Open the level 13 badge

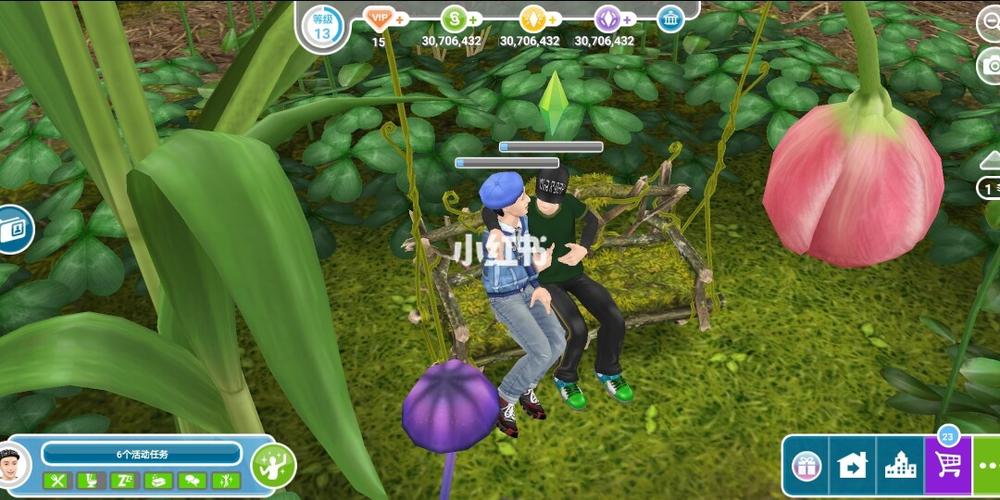coord(322,26)
